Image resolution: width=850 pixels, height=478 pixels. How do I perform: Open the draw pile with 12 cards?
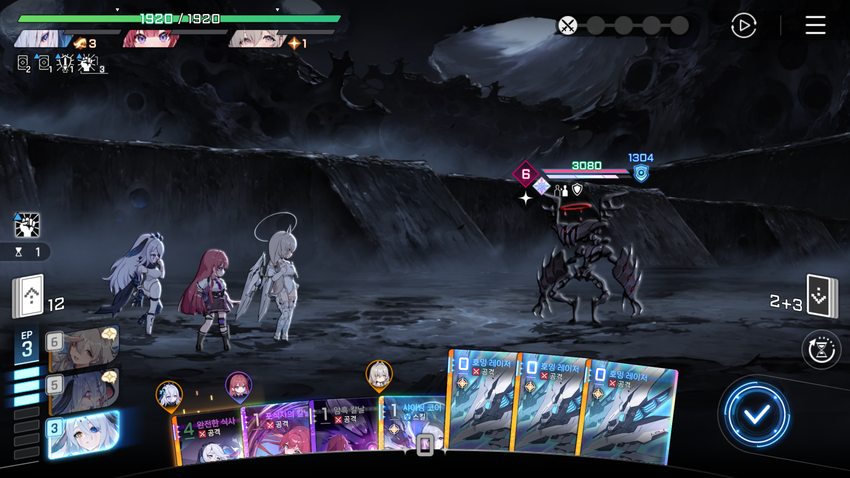click(x=28, y=297)
